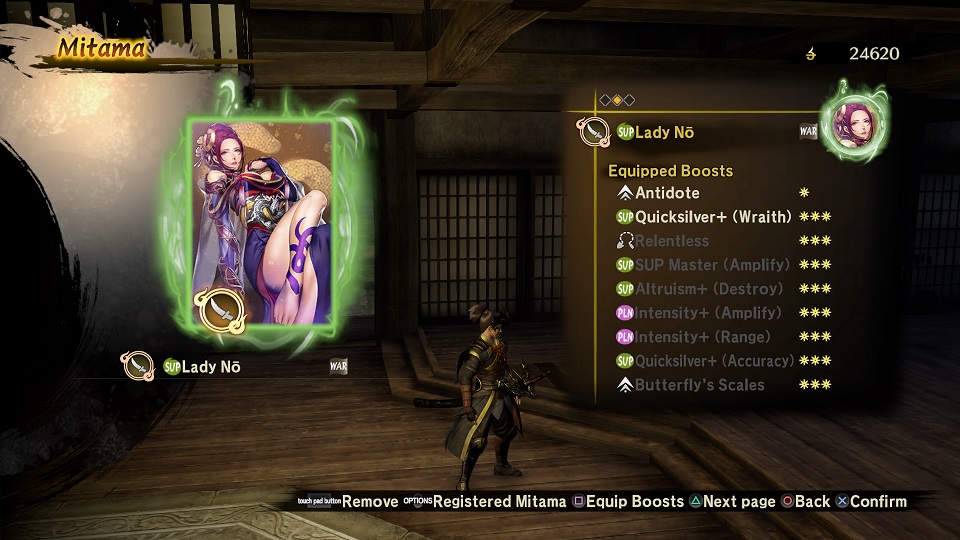Image resolution: width=960 pixels, height=540 pixels.
Task: Choose the Lady Nō entry below the card
Action: click(210, 366)
